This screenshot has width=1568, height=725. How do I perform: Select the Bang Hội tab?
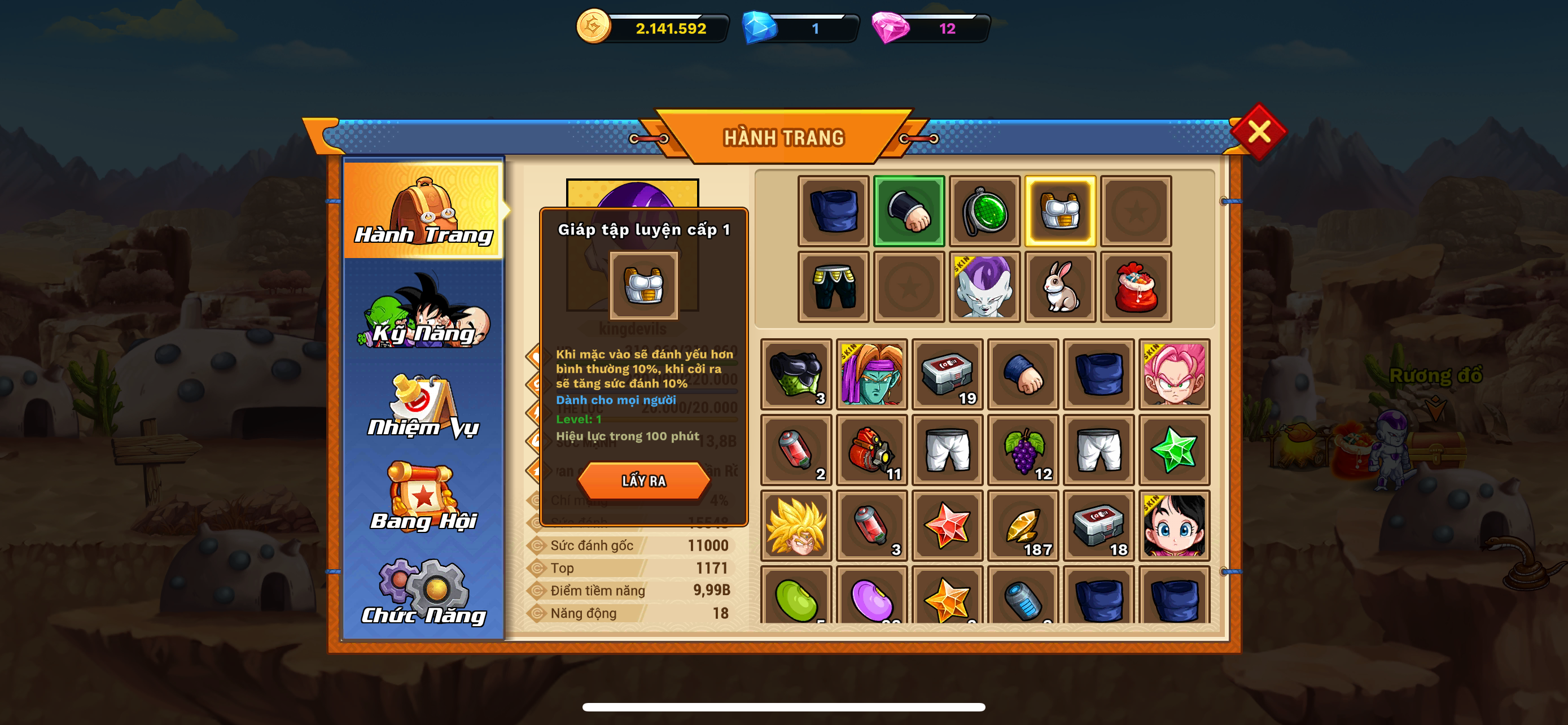[x=424, y=499]
